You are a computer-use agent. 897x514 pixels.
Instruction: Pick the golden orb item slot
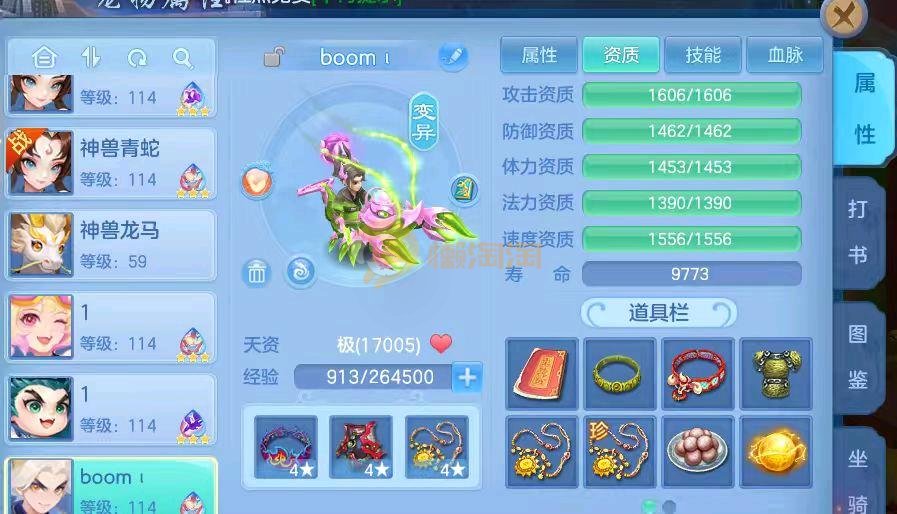pos(775,451)
